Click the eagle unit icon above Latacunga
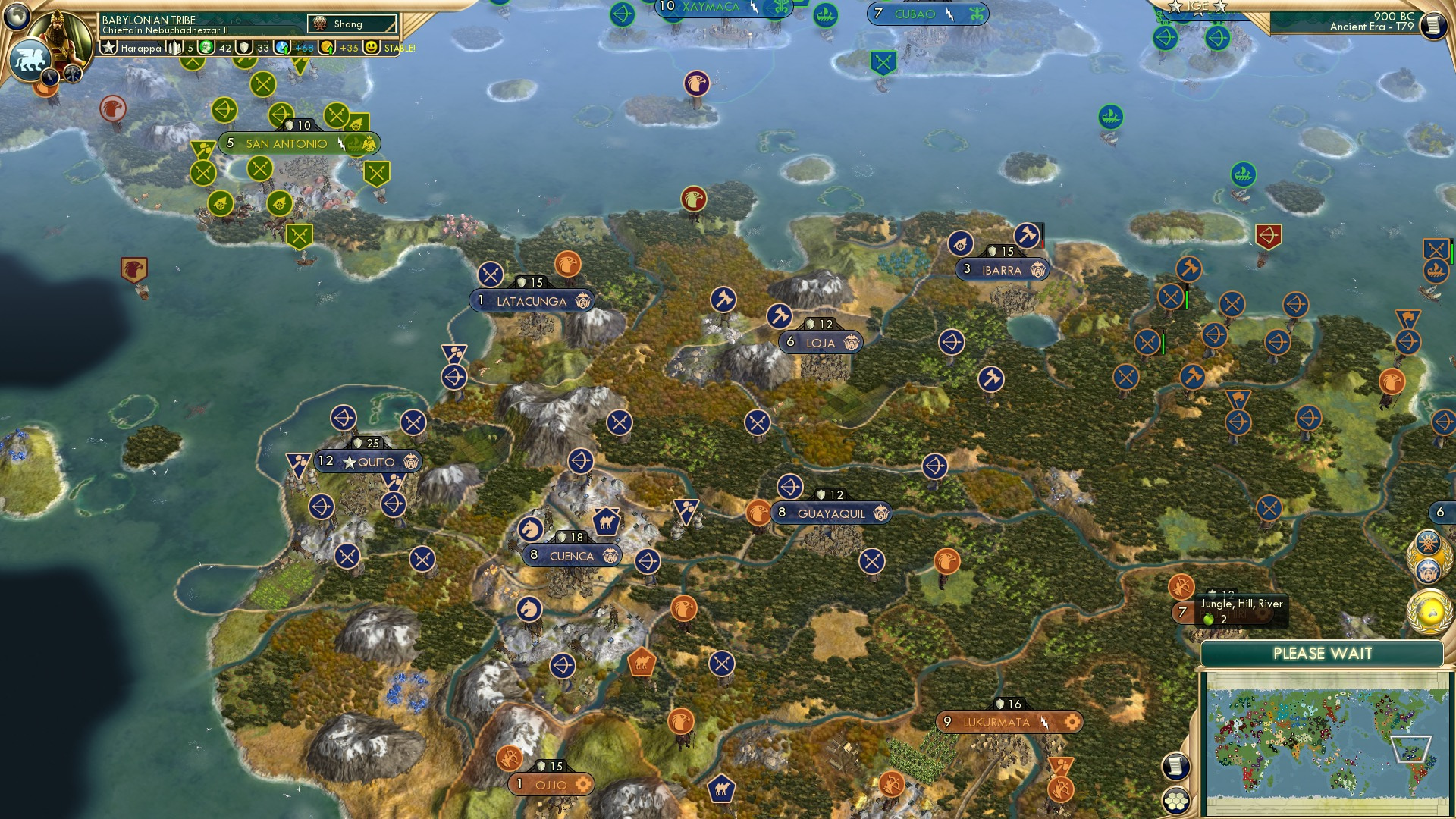The image size is (1456, 819). click(570, 265)
